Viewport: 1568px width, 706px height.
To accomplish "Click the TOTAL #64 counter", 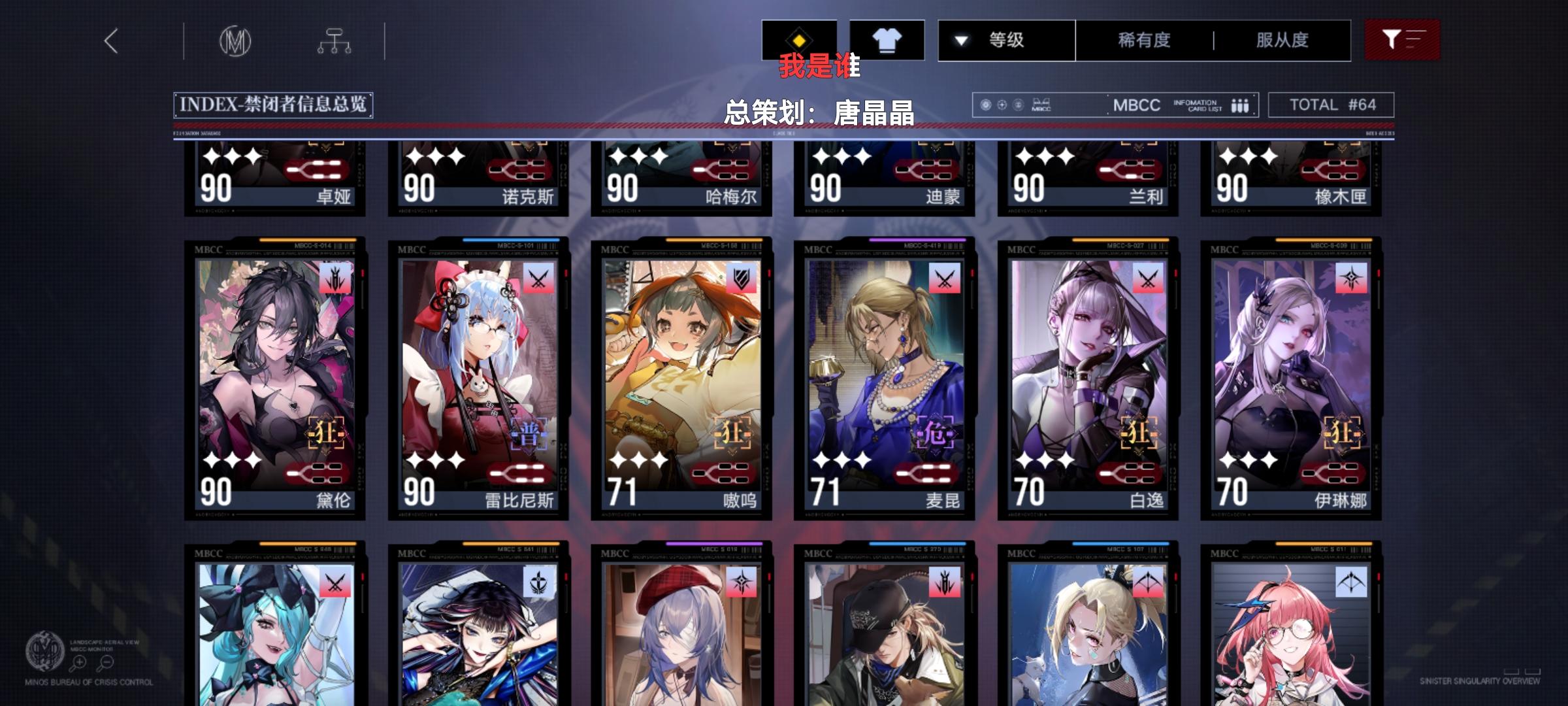I will pos(1333,104).
